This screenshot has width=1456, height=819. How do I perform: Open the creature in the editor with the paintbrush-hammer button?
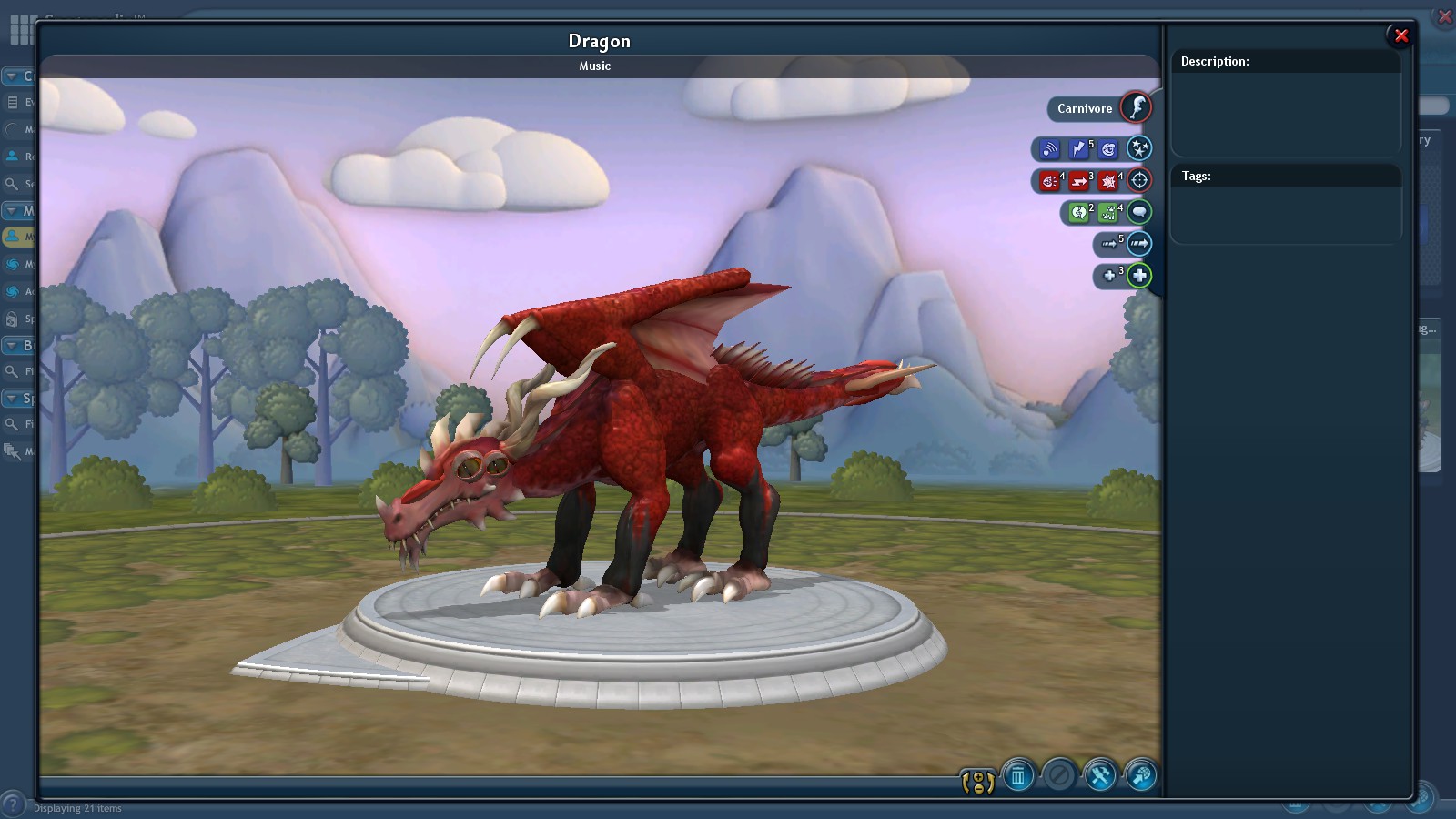(x=1099, y=778)
